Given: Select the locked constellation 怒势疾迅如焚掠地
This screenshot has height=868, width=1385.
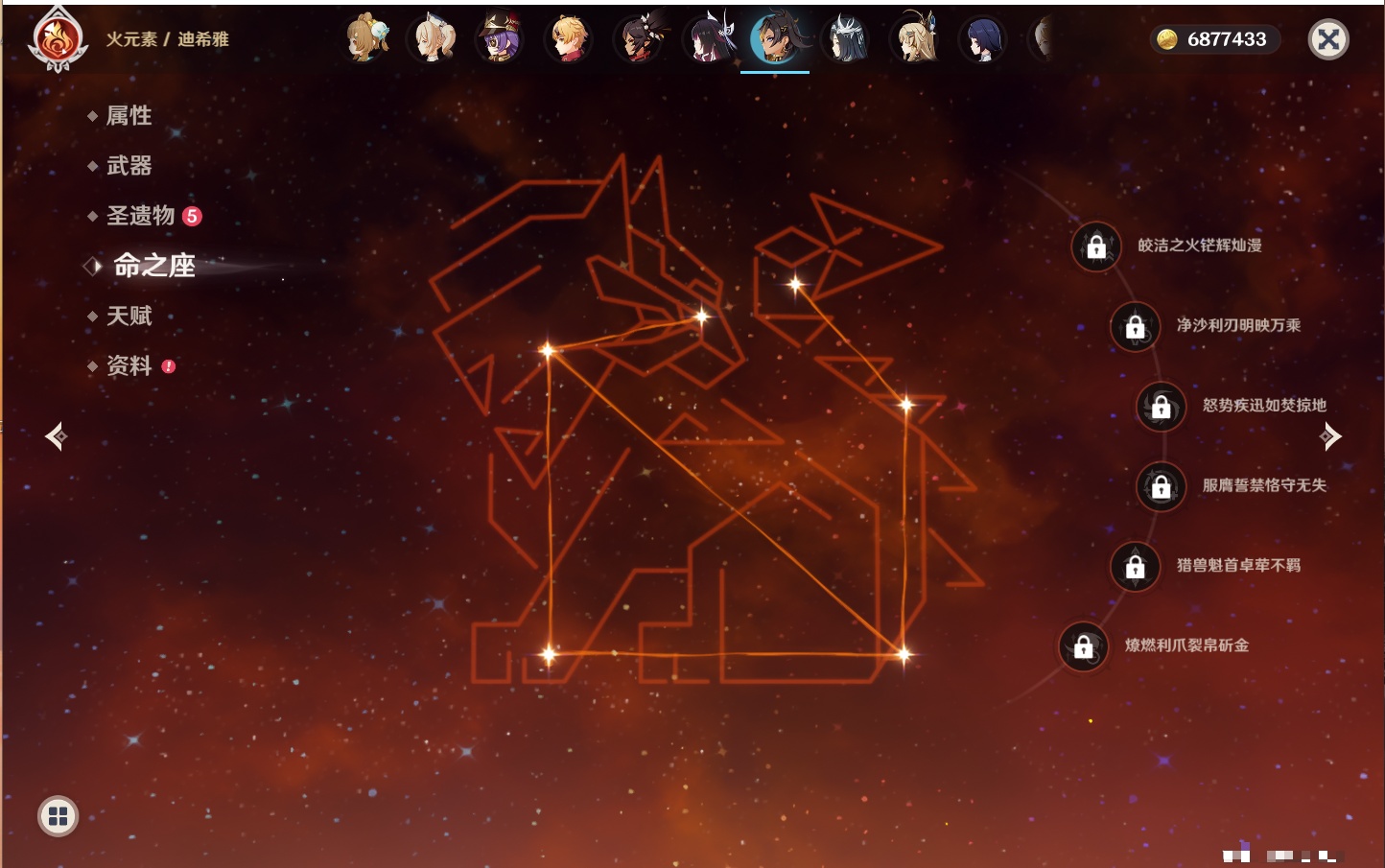Looking at the screenshot, I should [x=1161, y=407].
